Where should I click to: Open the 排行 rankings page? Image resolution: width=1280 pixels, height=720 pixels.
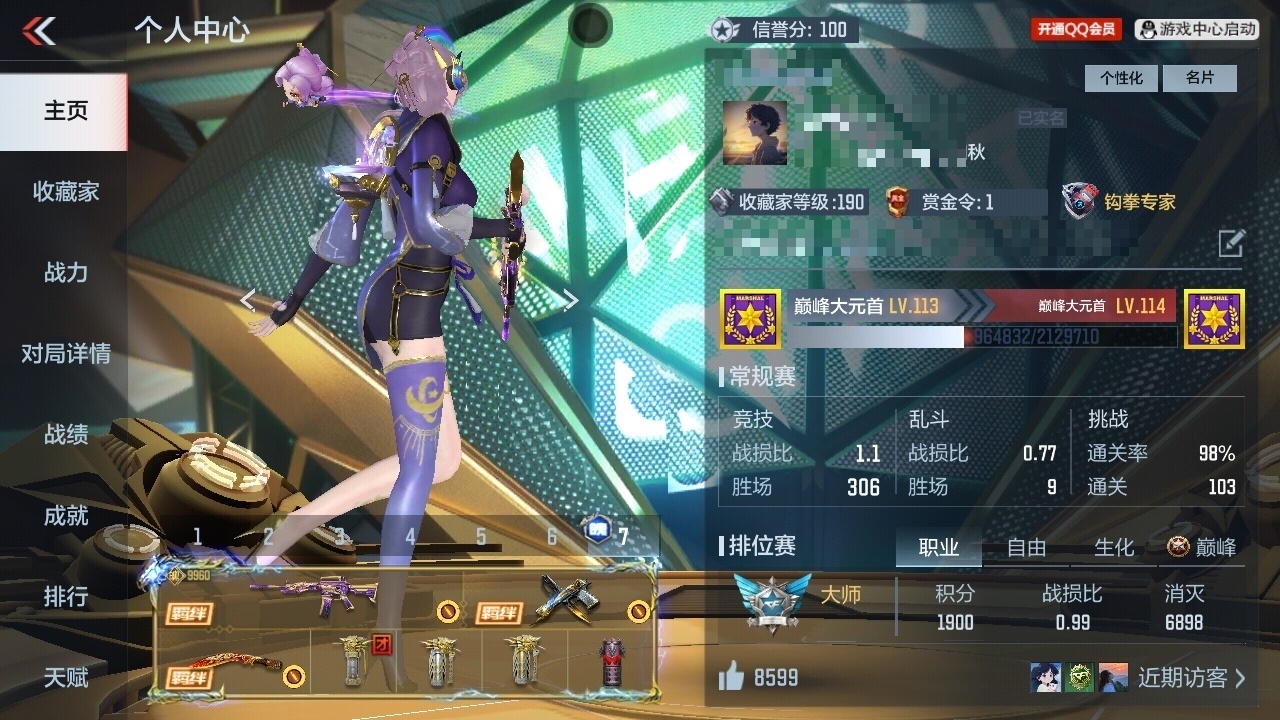click(x=65, y=596)
